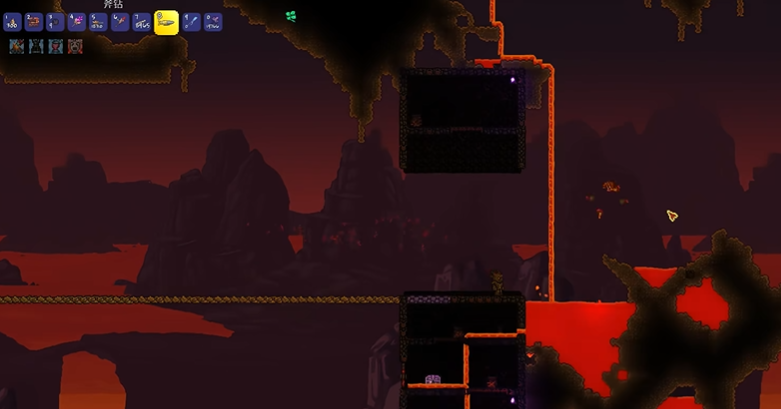Click the campfire buff icon
This screenshot has width=781, height=409.
coord(17,46)
